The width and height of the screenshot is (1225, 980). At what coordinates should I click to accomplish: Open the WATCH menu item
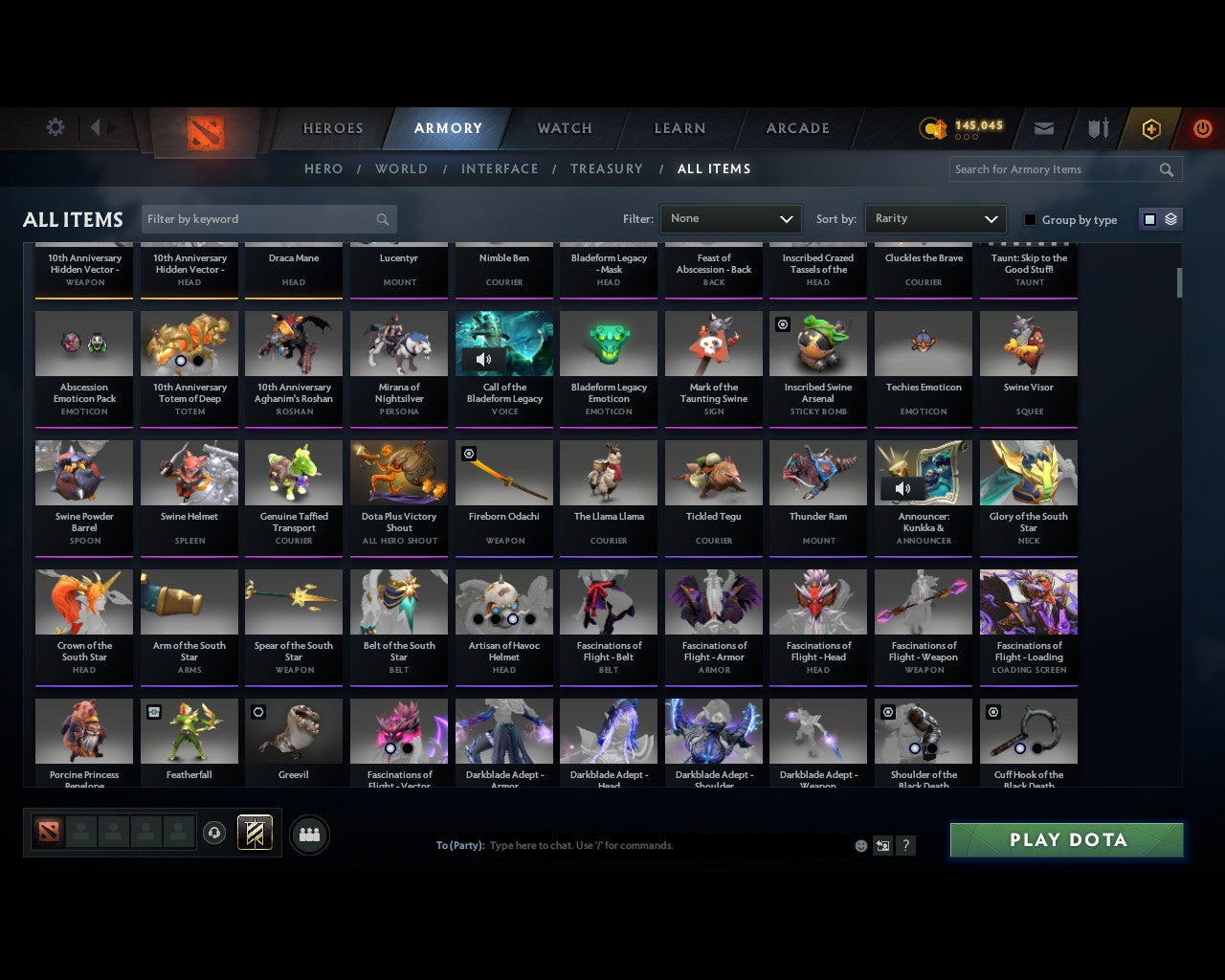click(x=564, y=128)
